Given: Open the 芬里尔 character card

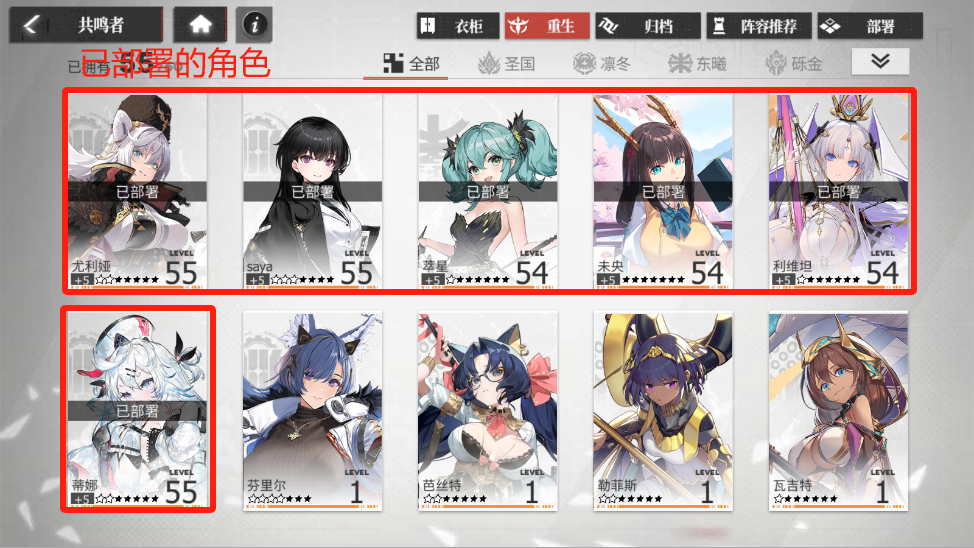Looking at the screenshot, I should 312,410.
